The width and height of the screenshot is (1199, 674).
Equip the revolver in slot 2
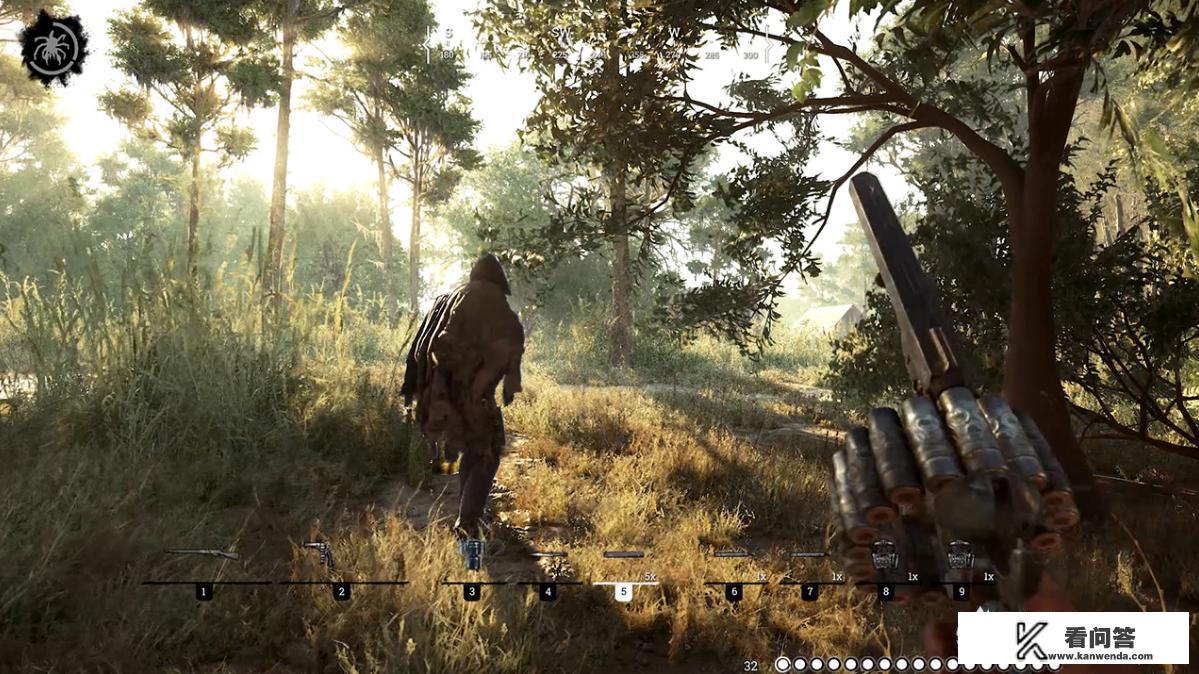320,554
